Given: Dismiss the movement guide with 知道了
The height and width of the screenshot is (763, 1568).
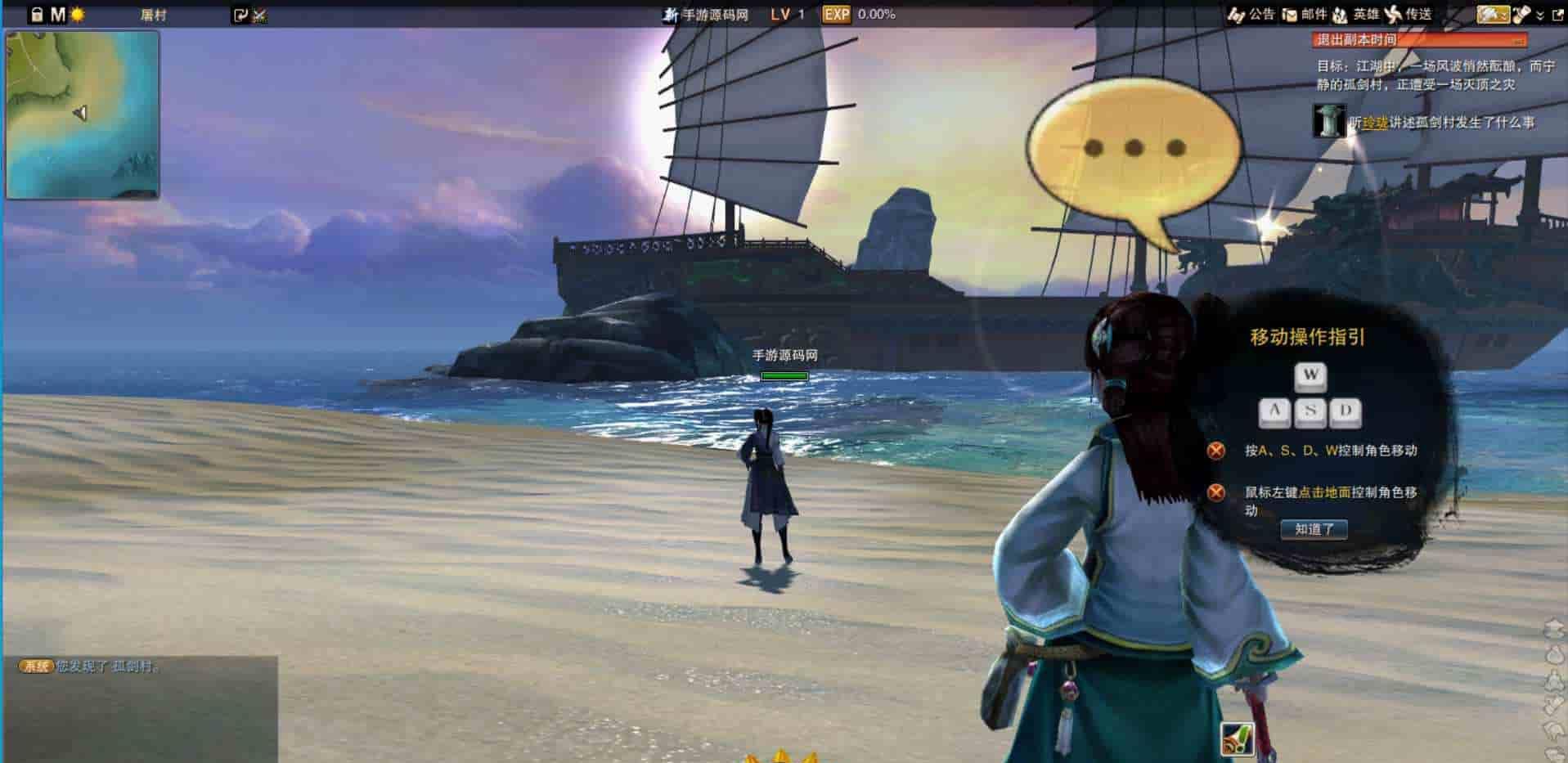Looking at the screenshot, I should 1314,529.
